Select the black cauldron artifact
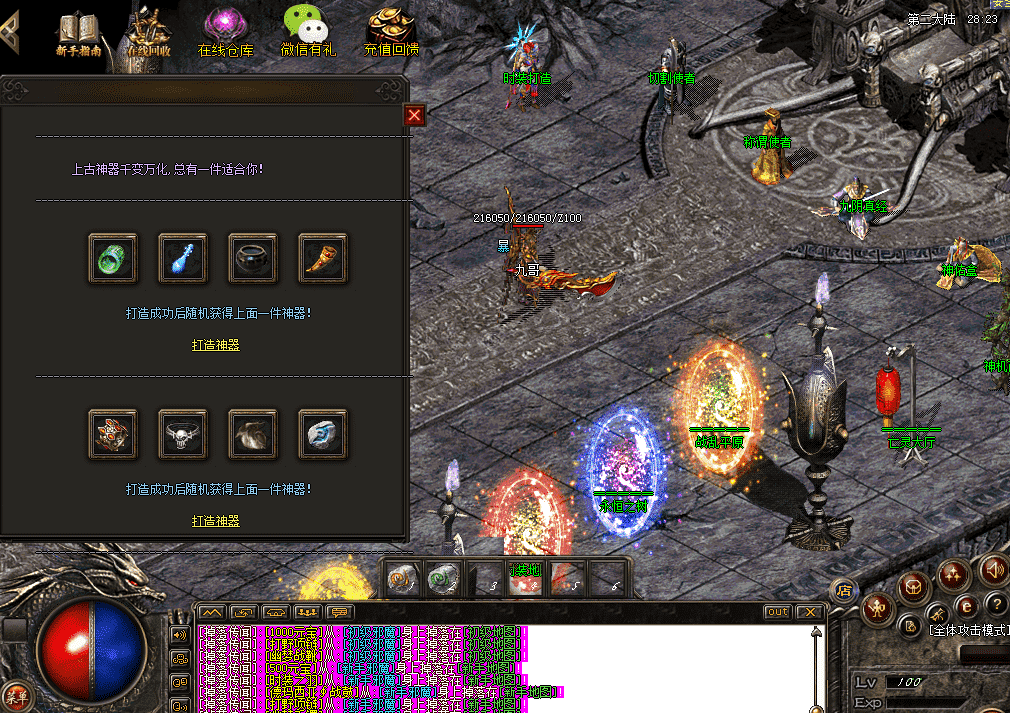 click(x=253, y=259)
